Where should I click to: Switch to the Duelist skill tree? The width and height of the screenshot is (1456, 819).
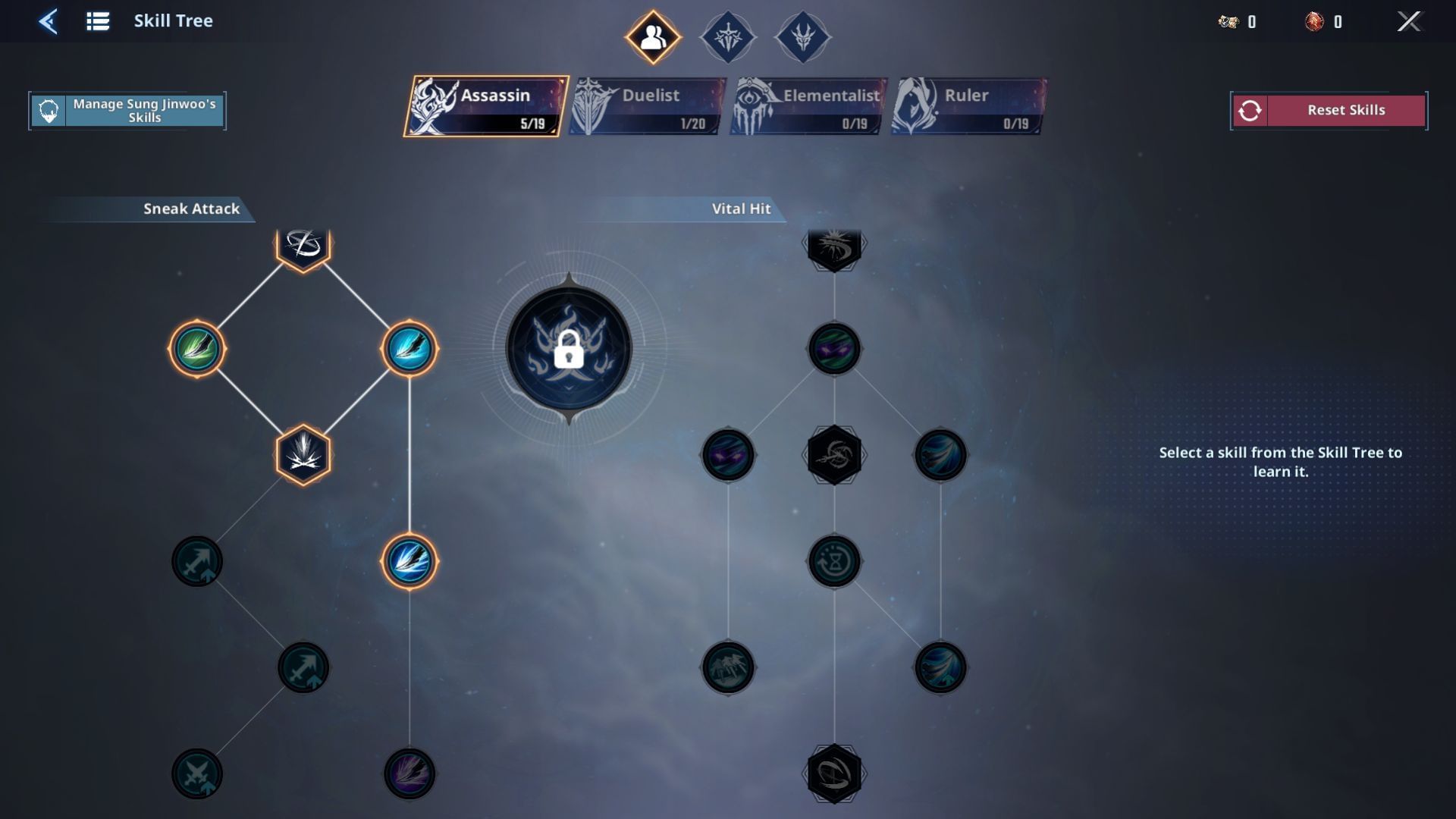pos(645,106)
